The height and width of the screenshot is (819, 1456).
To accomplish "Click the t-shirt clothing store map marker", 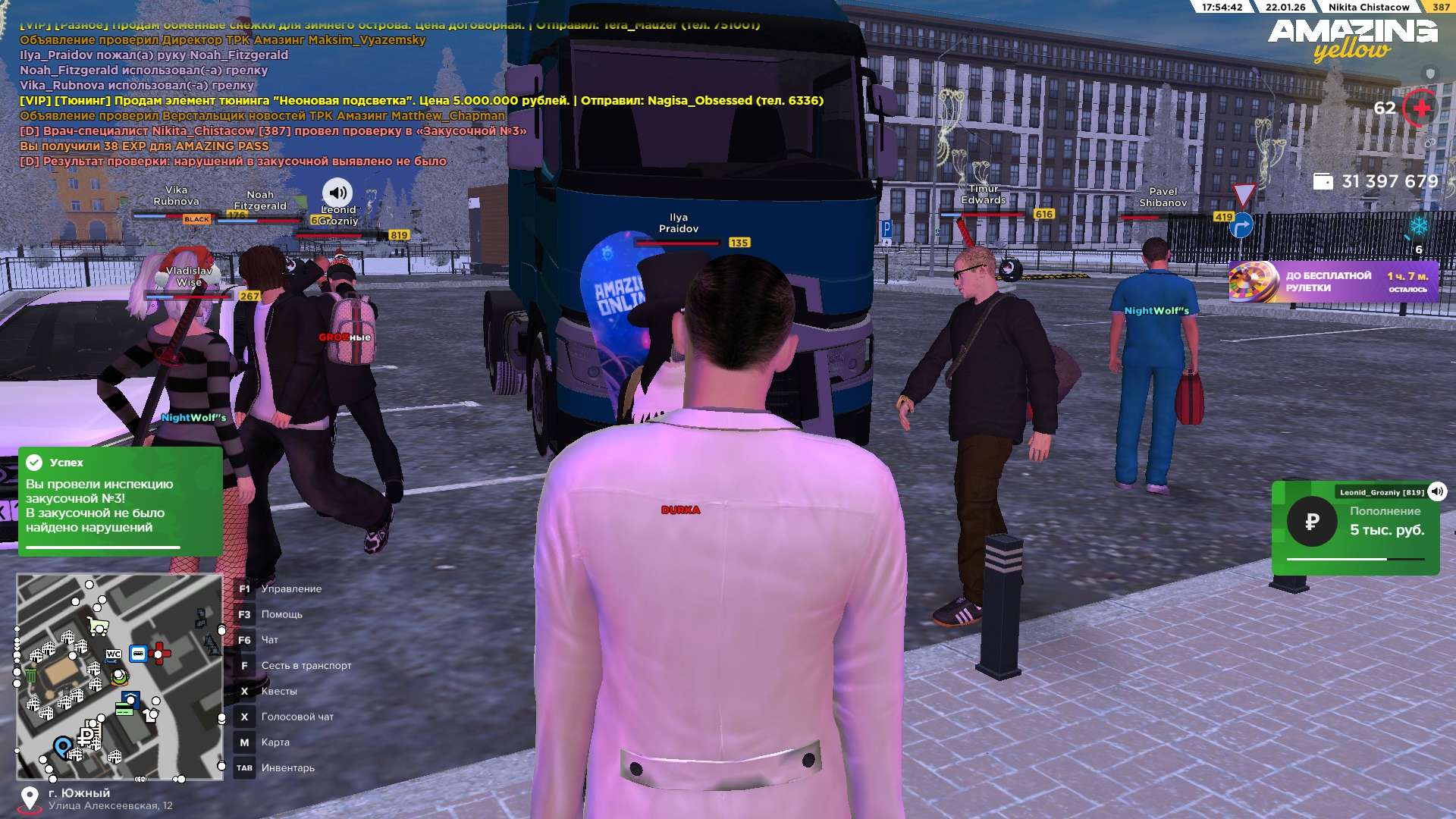I will (150, 714).
